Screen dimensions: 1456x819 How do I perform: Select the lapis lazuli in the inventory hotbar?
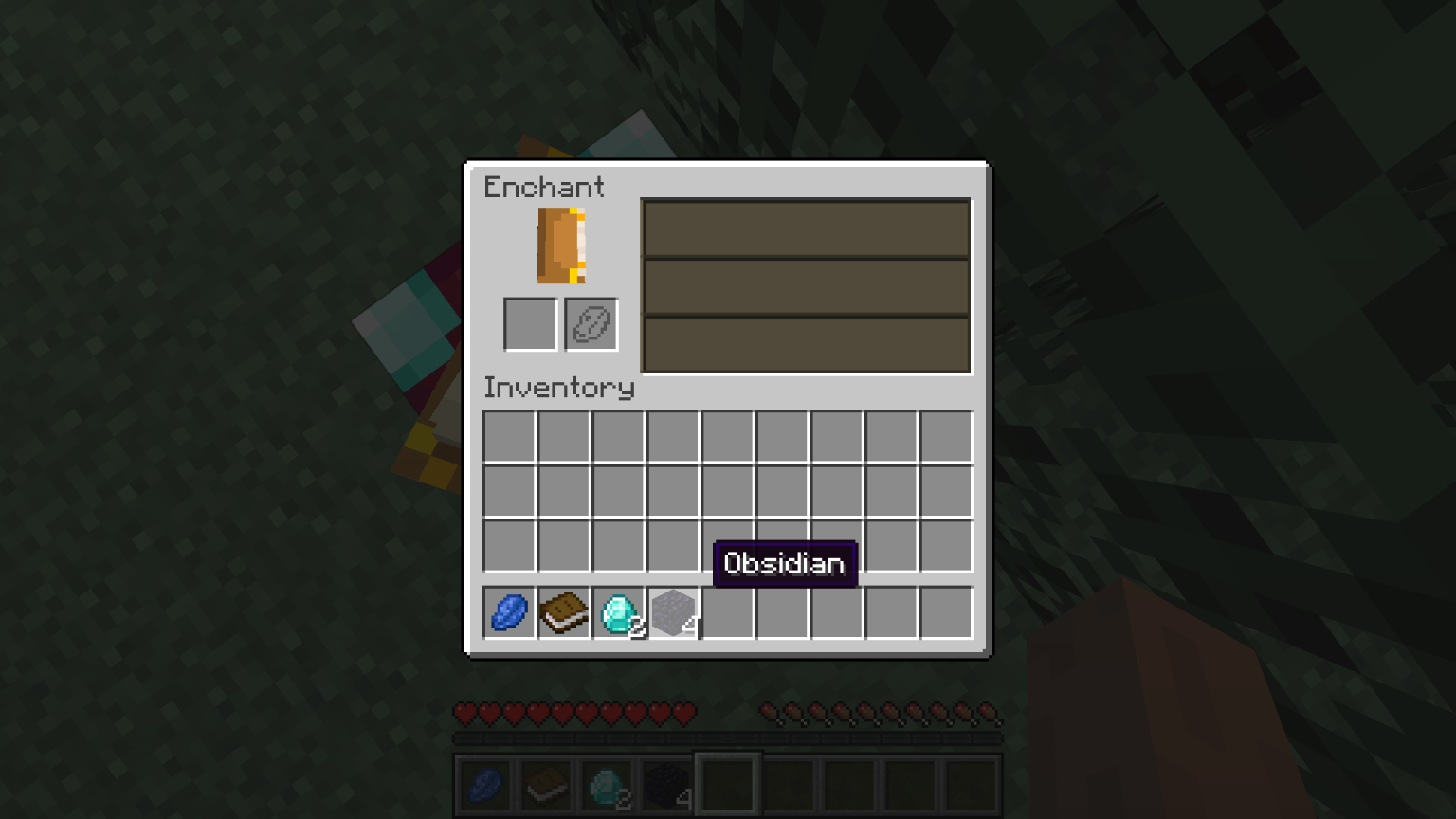(509, 613)
